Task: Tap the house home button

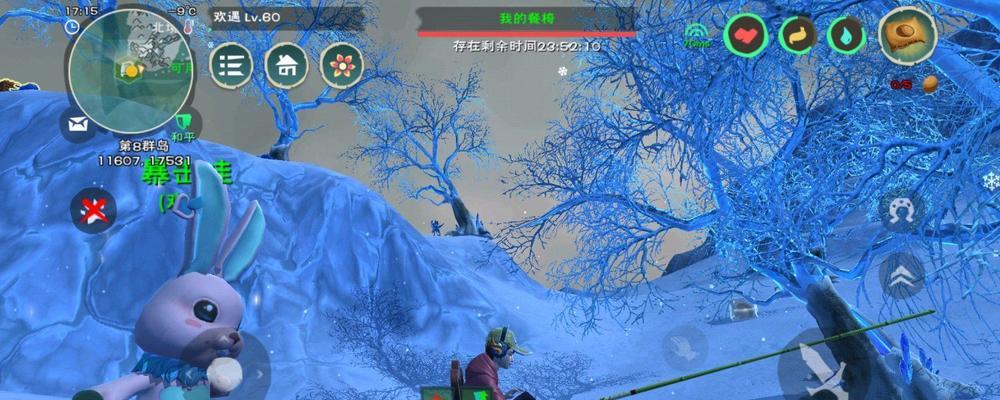Action: (286, 66)
